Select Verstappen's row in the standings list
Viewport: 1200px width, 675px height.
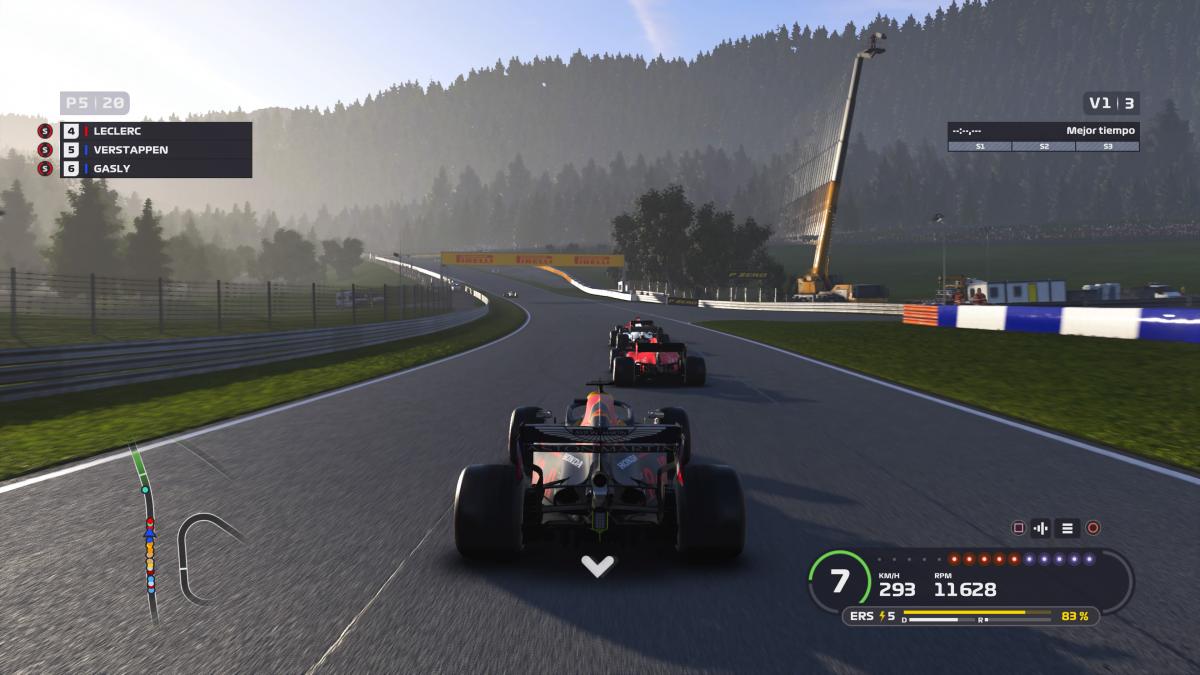[155, 150]
